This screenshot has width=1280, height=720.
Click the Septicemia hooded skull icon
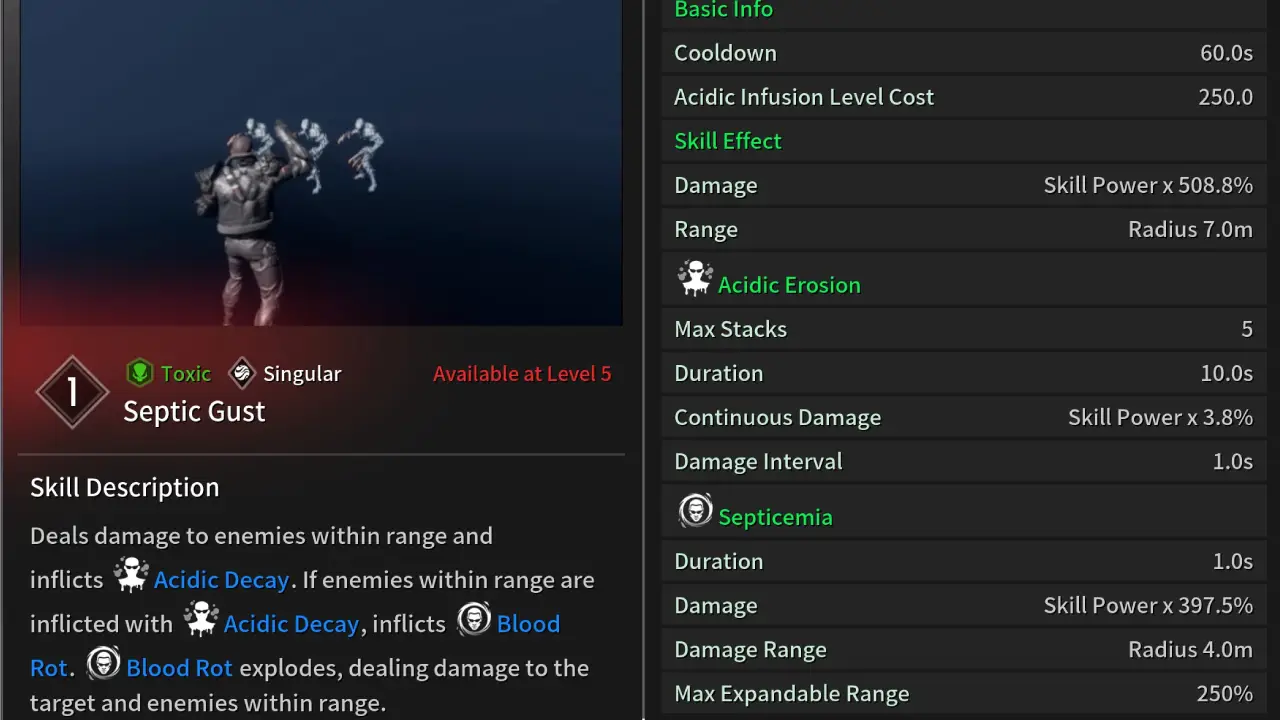[x=696, y=511]
